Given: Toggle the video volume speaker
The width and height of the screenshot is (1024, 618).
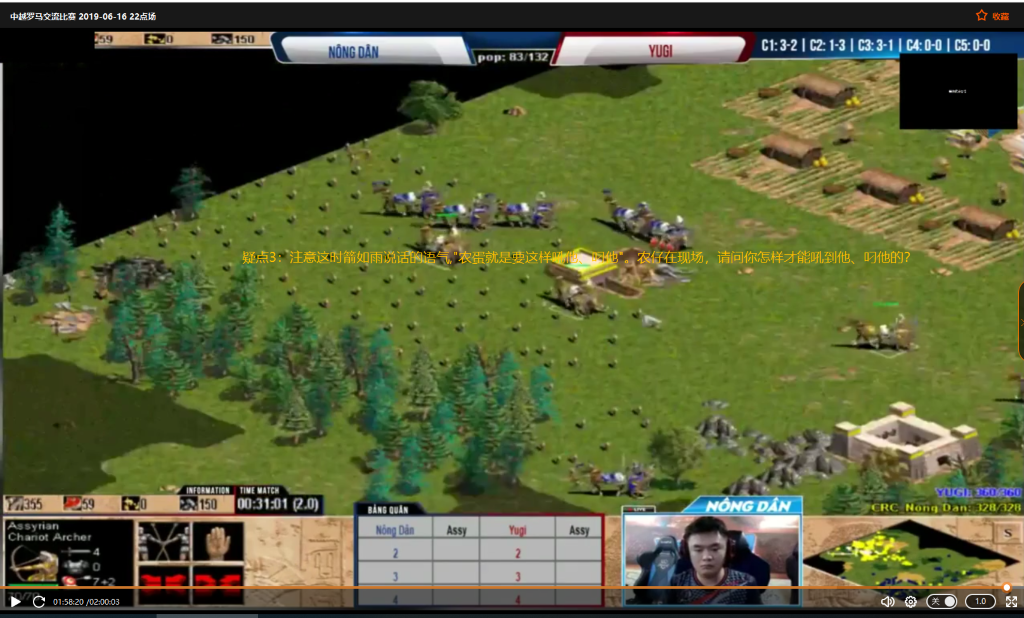Looking at the screenshot, I should pyautogui.click(x=887, y=602).
